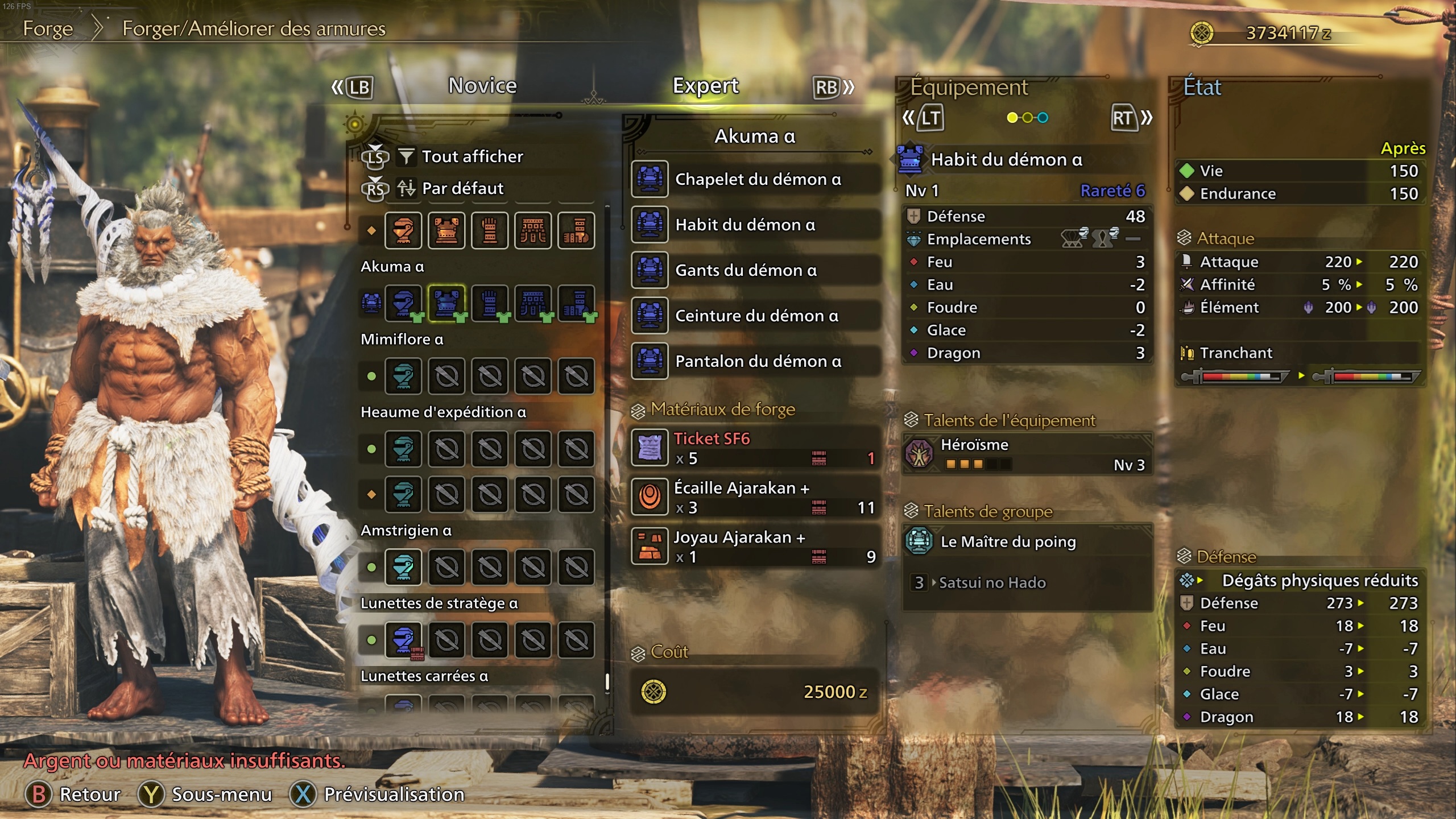Select the Mimiflore α helmet icon

pos(403,375)
